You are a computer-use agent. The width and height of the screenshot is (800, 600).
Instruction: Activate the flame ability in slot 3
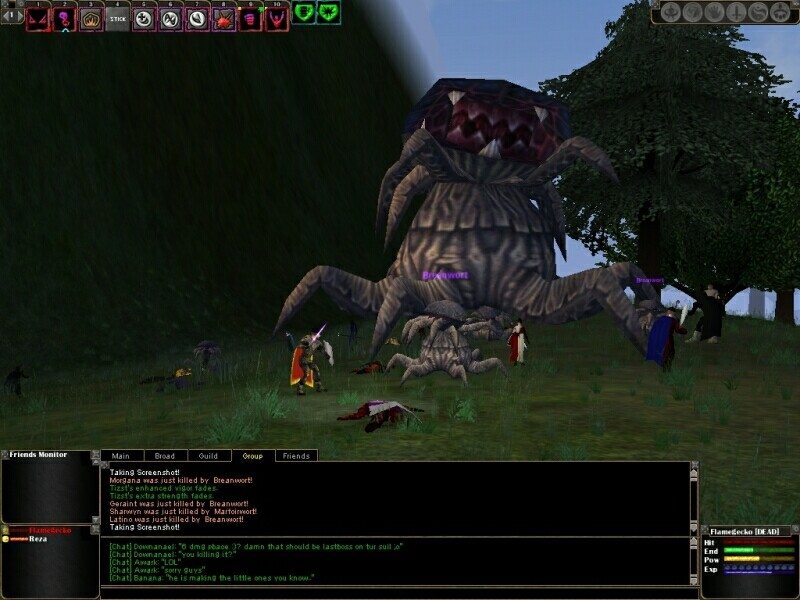click(x=92, y=18)
